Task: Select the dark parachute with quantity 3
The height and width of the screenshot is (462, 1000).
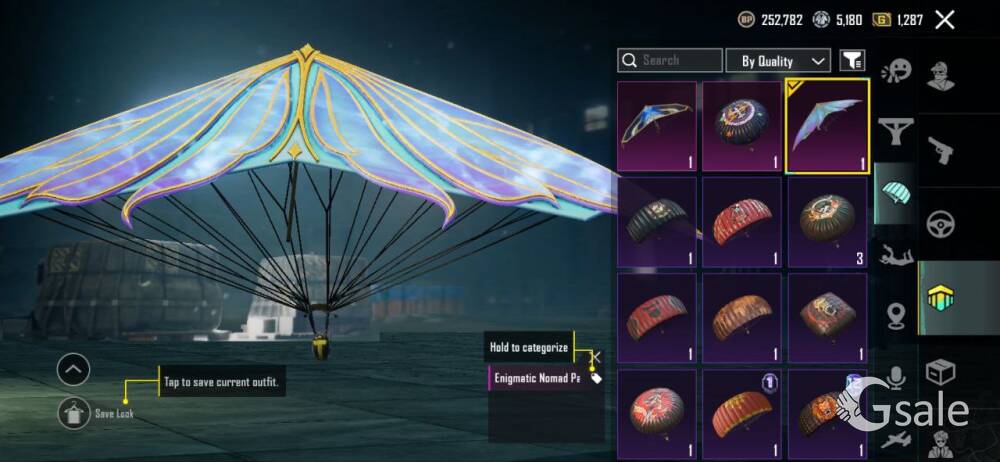Action: [827, 221]
